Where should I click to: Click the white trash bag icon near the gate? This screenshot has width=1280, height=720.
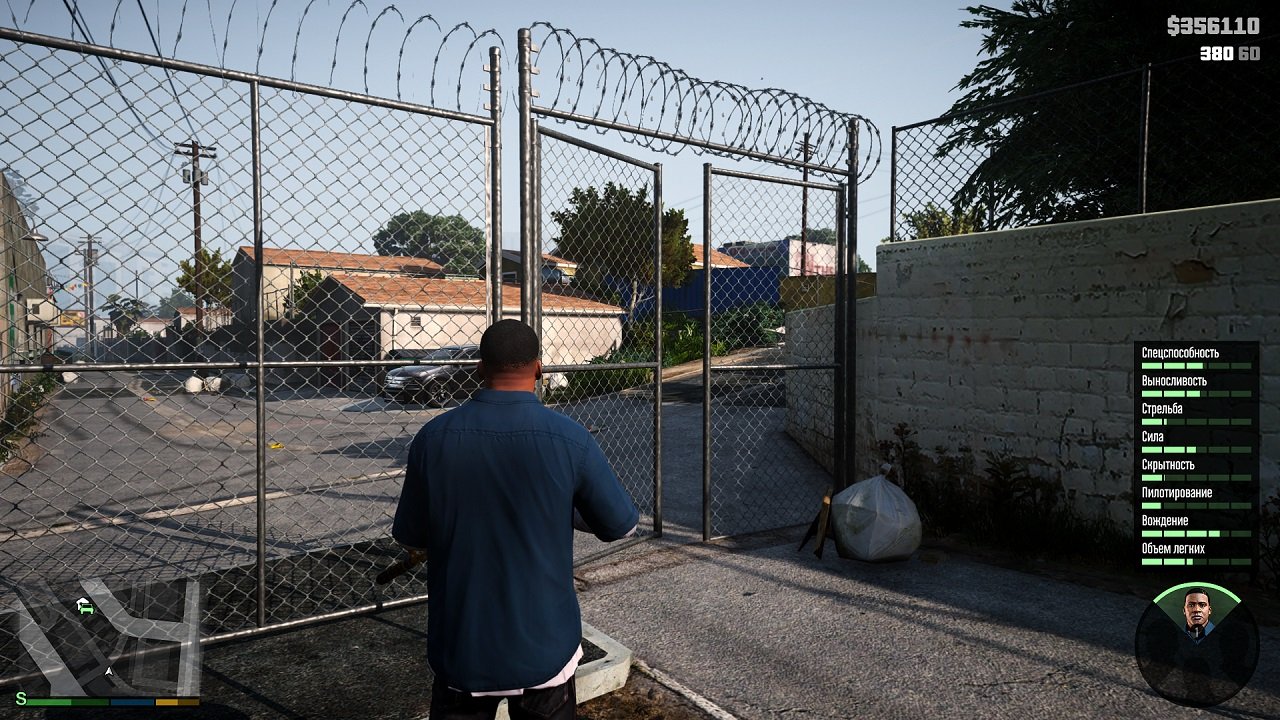pos(875,520)
